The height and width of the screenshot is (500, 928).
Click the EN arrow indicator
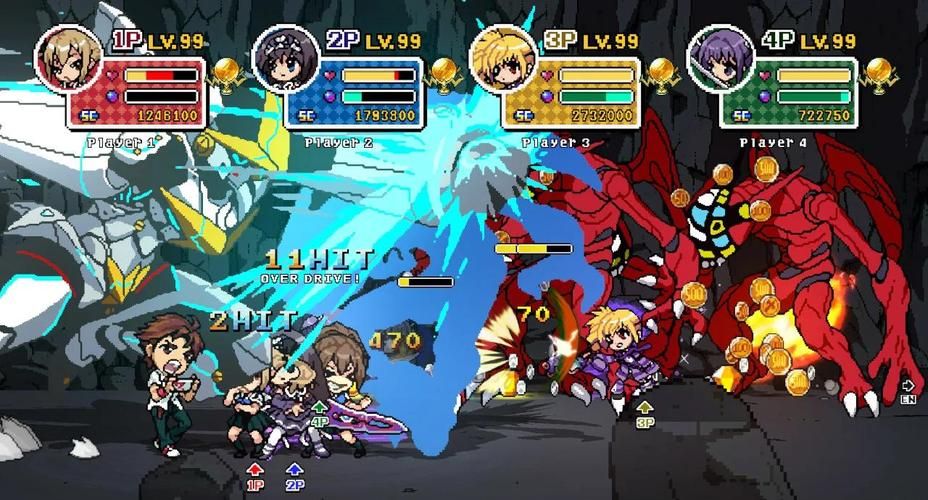pos(908,389)
